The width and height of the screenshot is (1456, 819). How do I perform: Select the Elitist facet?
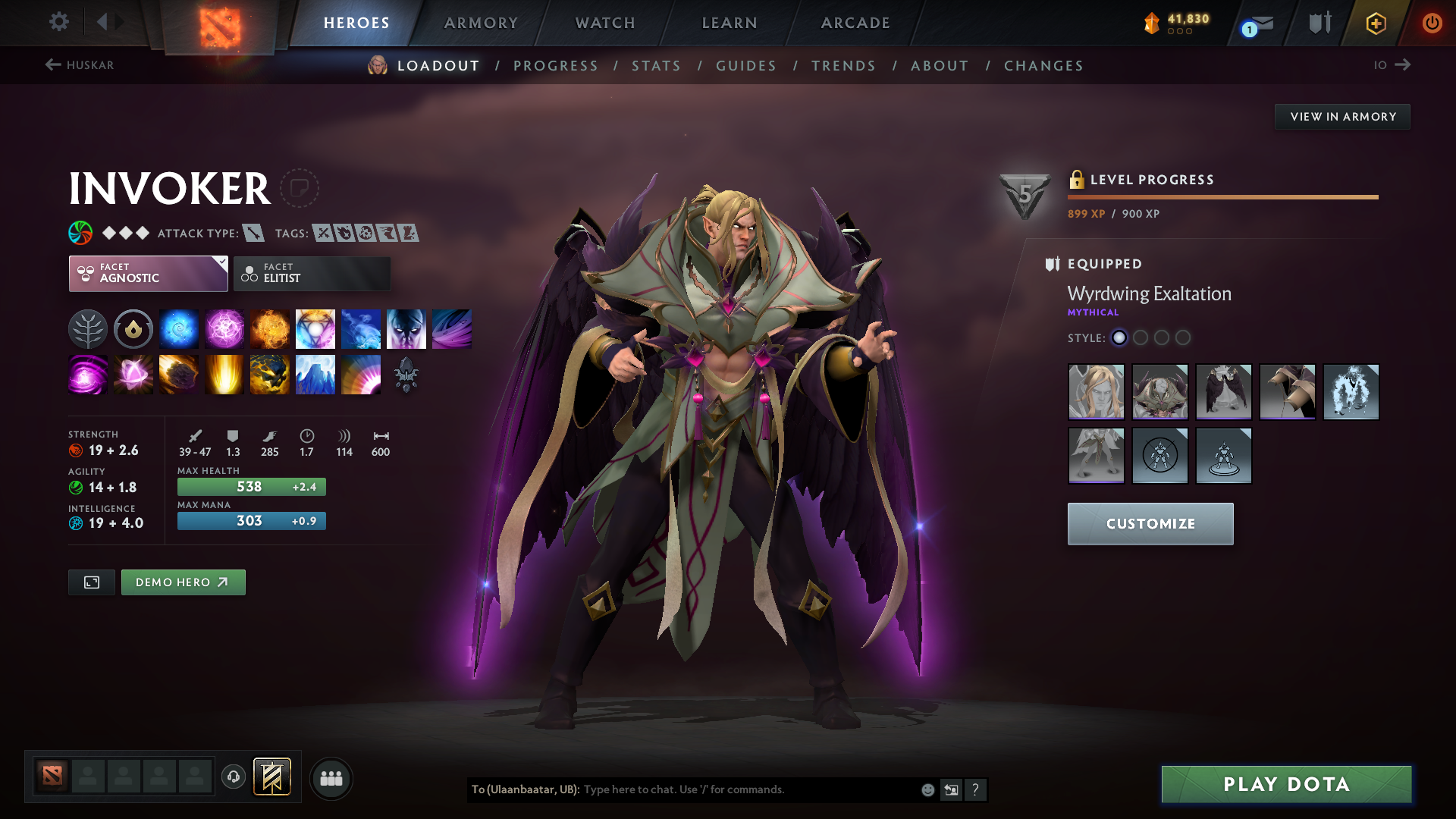tap(311, 273)
